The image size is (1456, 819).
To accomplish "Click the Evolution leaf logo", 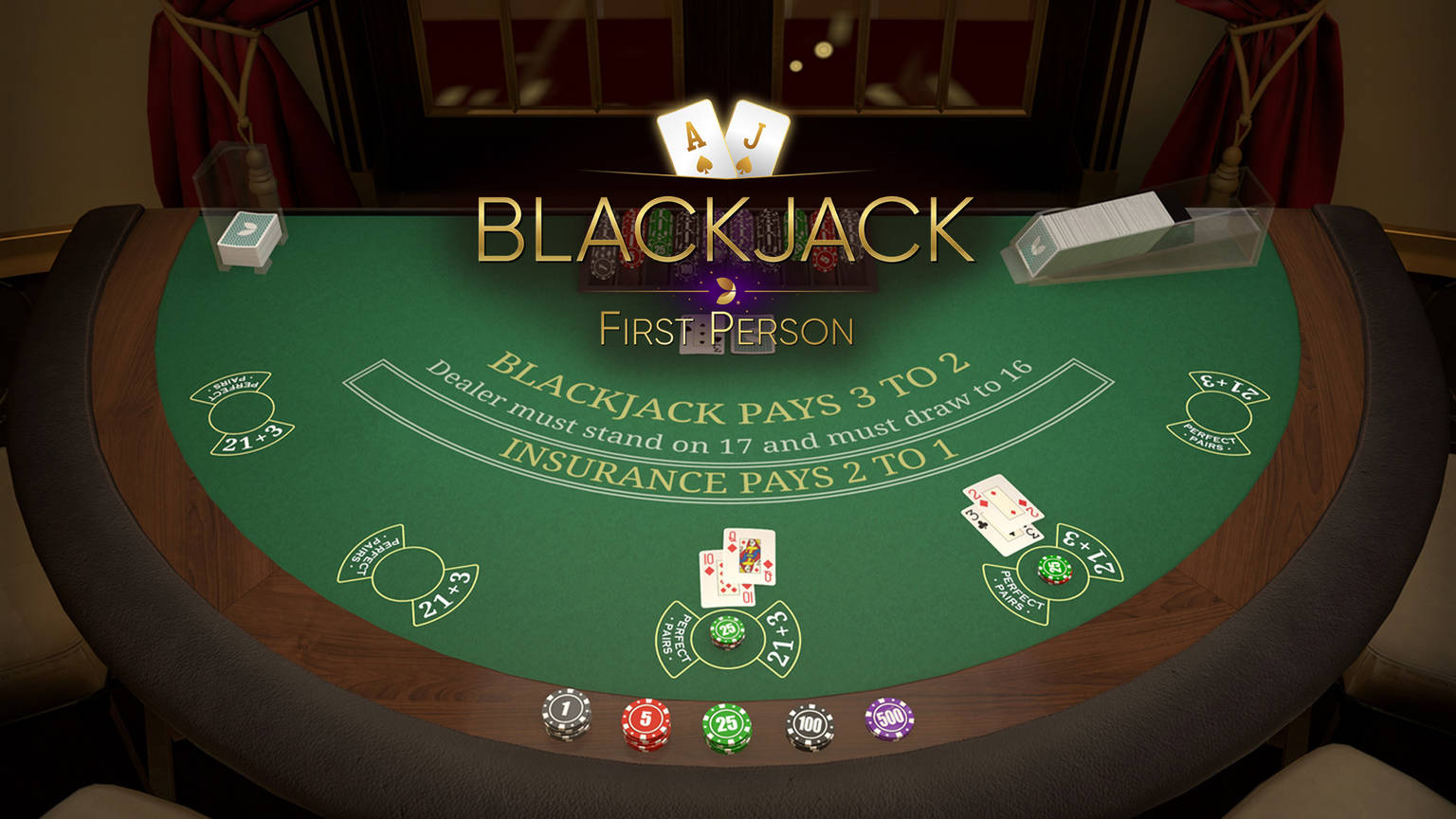I will coord(725,289).
